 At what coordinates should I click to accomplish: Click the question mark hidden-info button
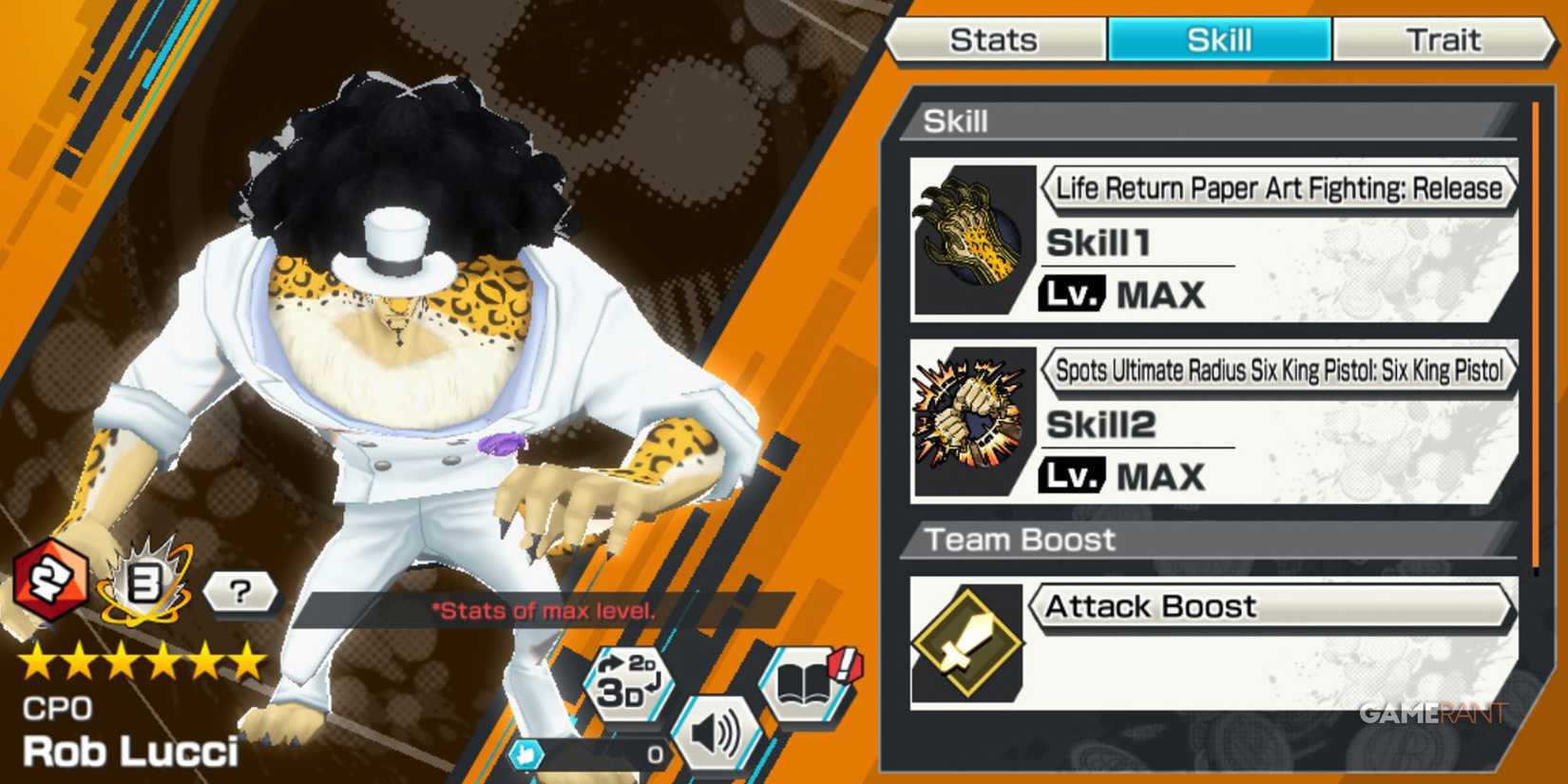click(240, 592)
